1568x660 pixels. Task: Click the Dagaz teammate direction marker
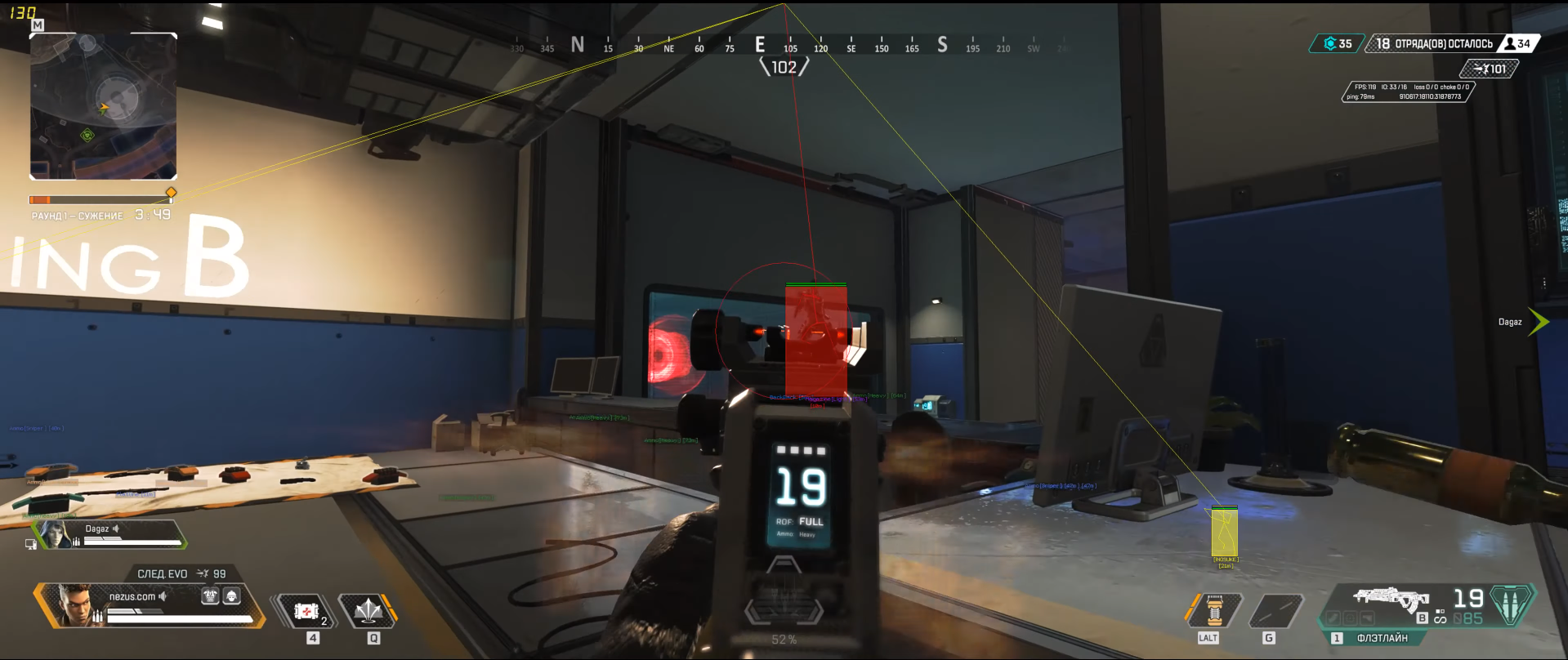[x=1537, y=322]
